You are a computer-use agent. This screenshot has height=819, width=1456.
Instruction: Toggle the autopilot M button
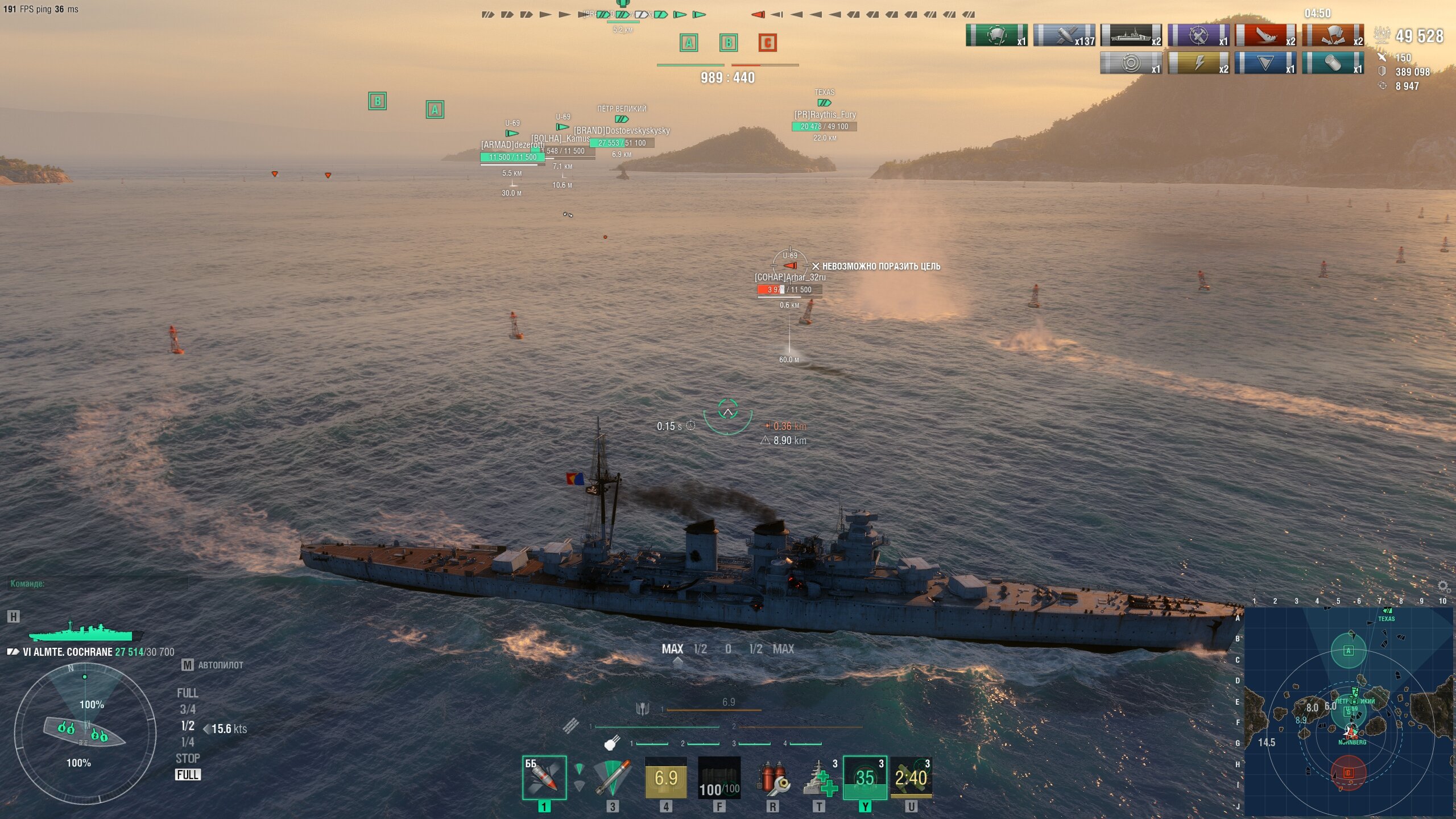coord(187,665)
